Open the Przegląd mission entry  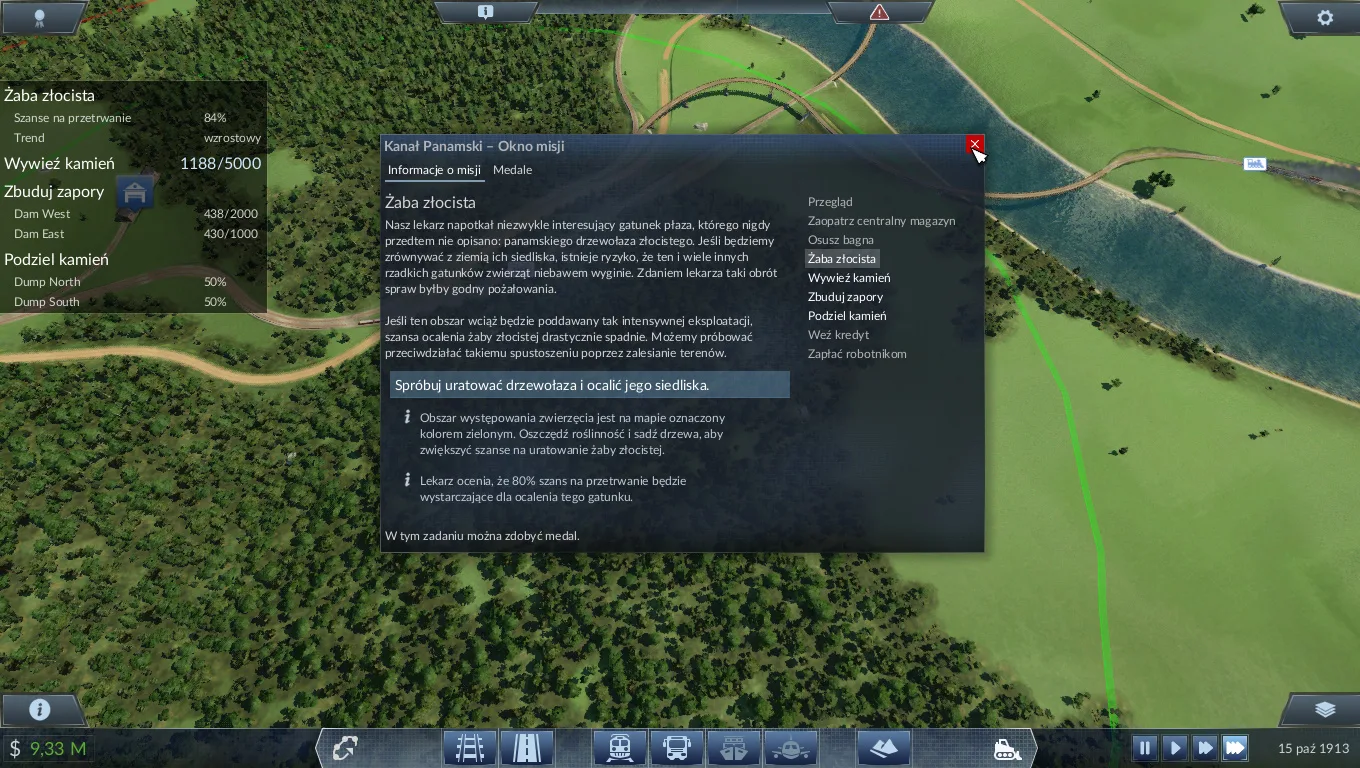click(x=830, y=202)
